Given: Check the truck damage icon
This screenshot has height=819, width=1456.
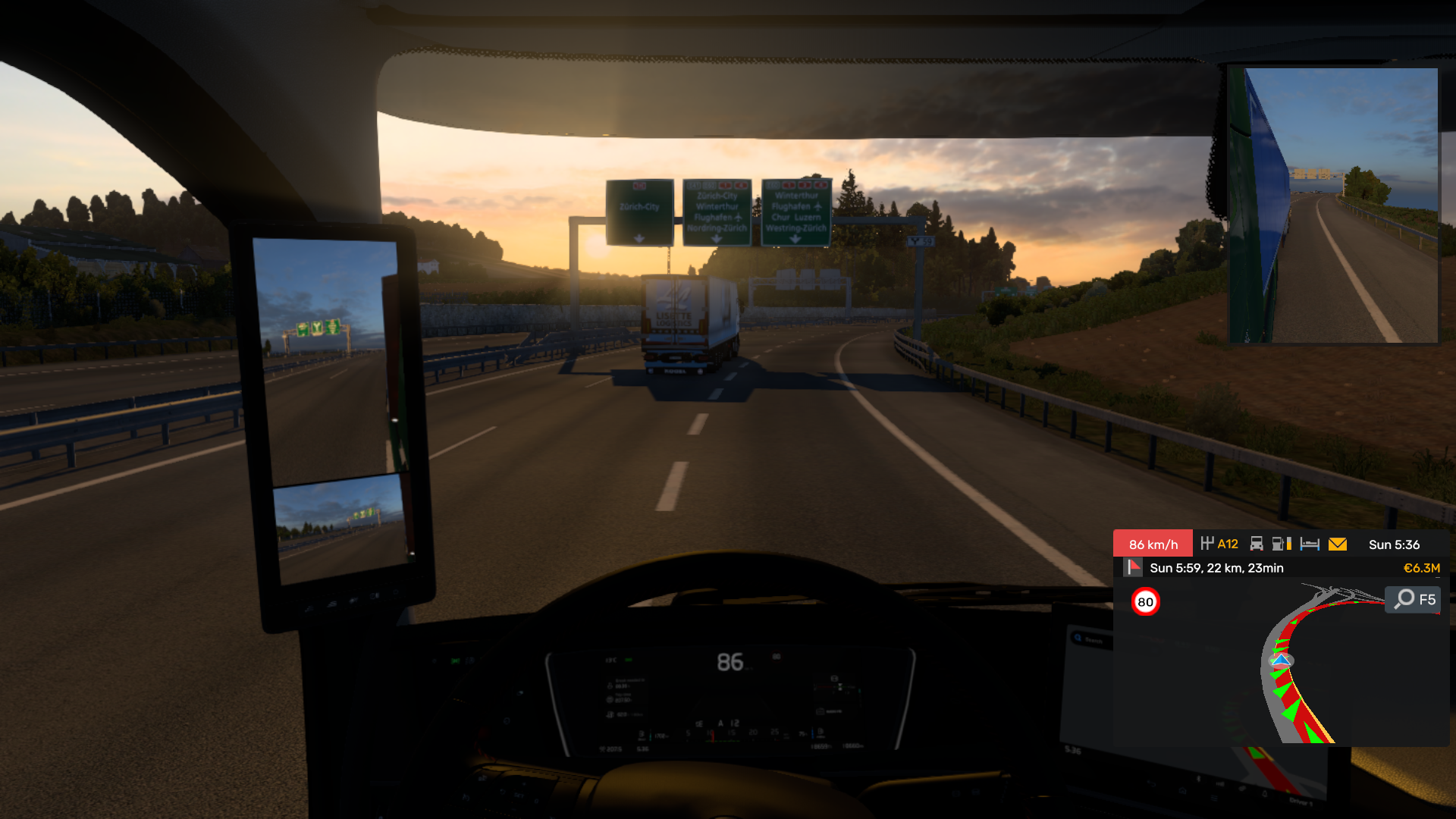Looking at the screenshot, I should pyautogui.click(x=1257, y=544).
